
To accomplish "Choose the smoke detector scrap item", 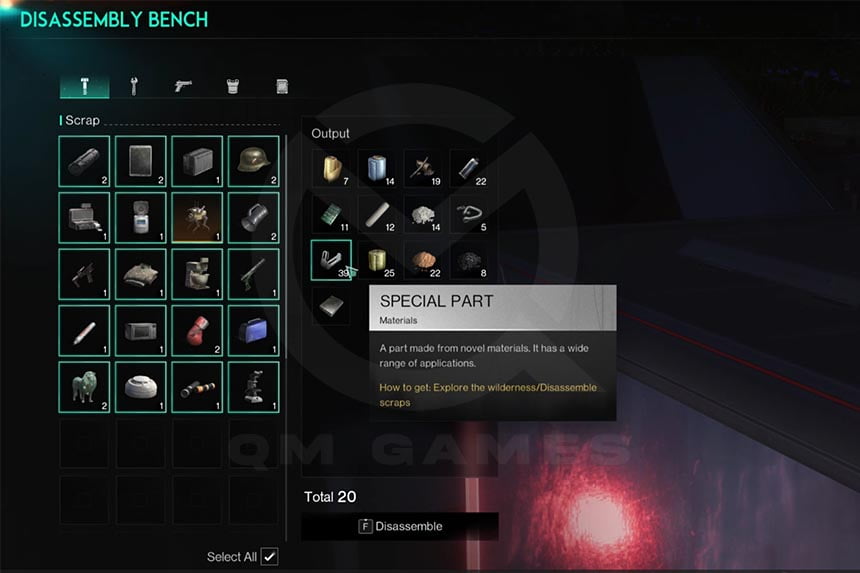I will [140, 387].
